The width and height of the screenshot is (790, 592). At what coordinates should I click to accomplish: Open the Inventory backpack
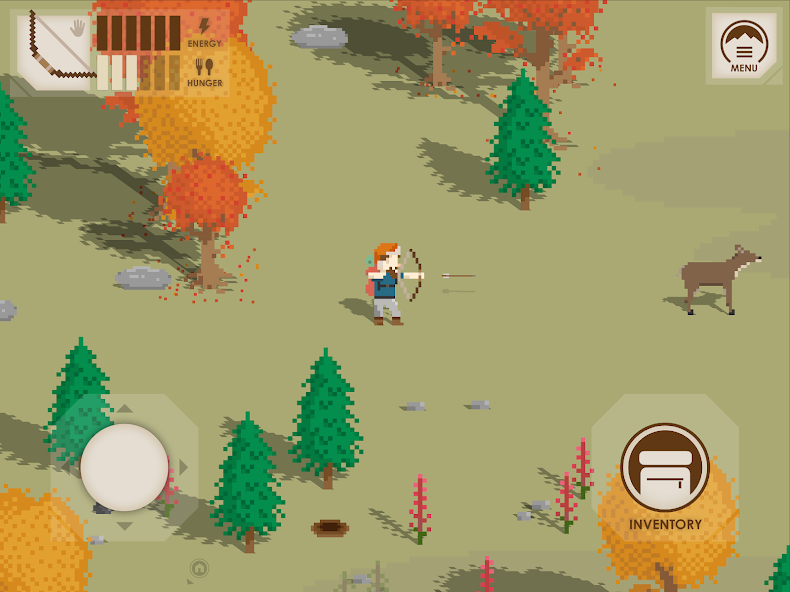(665, 468)
